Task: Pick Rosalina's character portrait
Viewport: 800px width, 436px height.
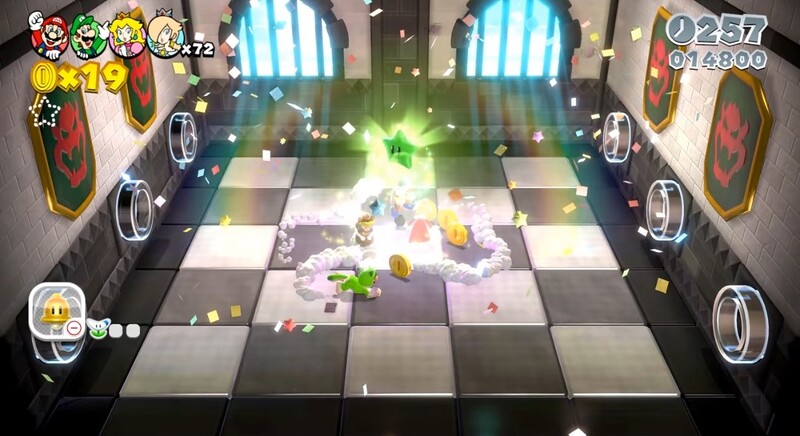Action: [x=165, y=36]
